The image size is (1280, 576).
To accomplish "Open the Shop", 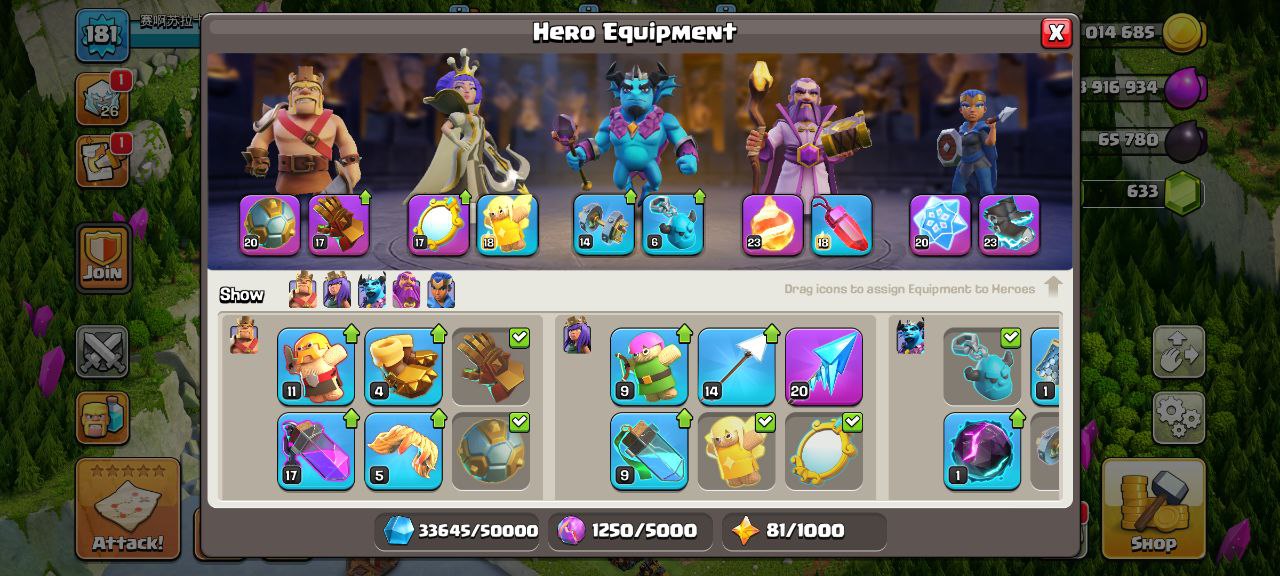I will (1153, 508).
